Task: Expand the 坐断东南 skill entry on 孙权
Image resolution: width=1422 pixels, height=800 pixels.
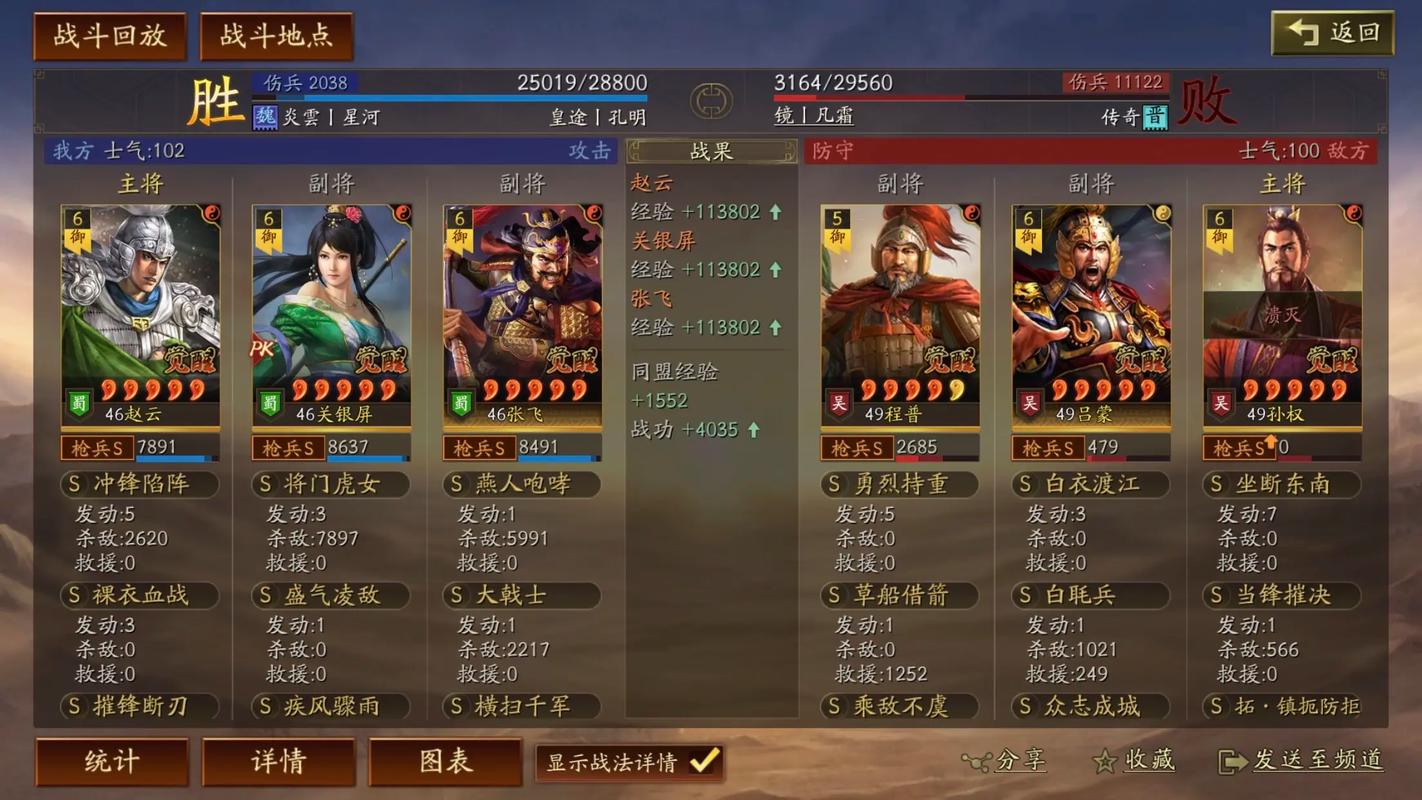Action: (x=1281, y=484)
